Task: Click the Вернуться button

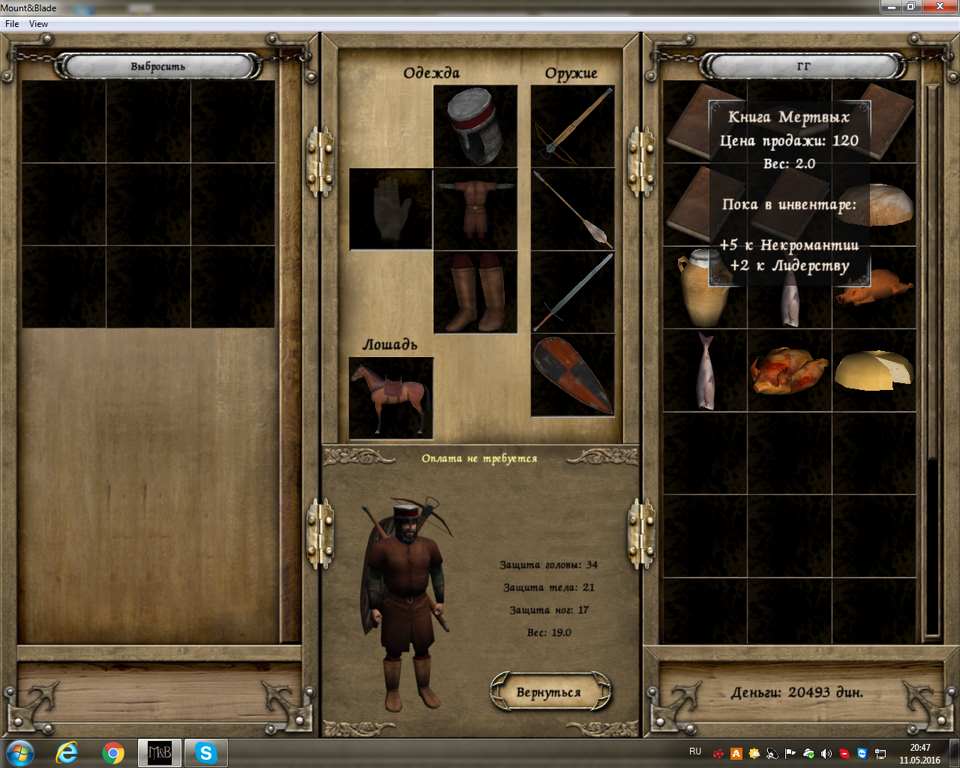Action: click(x=549, y=691)
